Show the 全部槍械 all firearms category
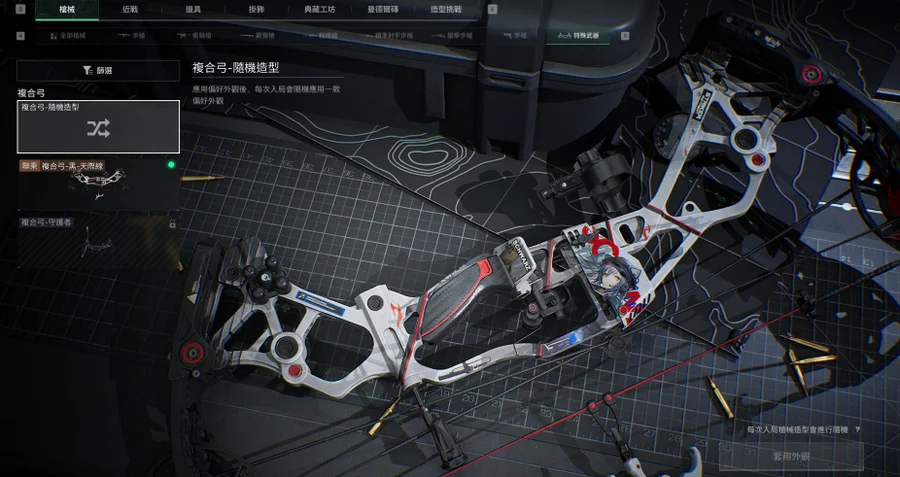This screenshot has width=900, height=477. coord(69,36)
